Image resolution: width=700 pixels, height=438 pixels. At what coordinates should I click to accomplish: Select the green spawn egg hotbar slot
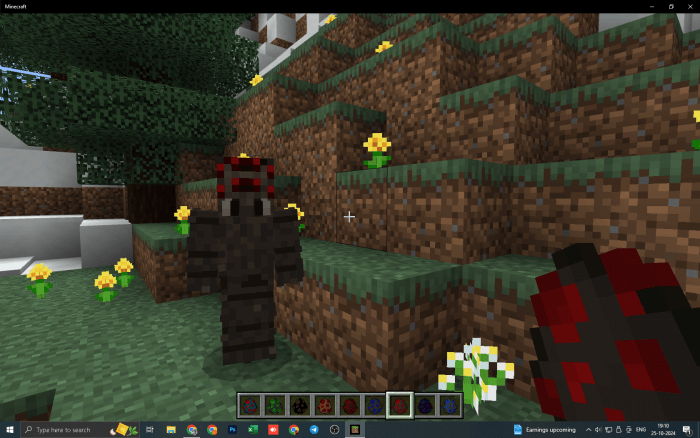(274, 406)
